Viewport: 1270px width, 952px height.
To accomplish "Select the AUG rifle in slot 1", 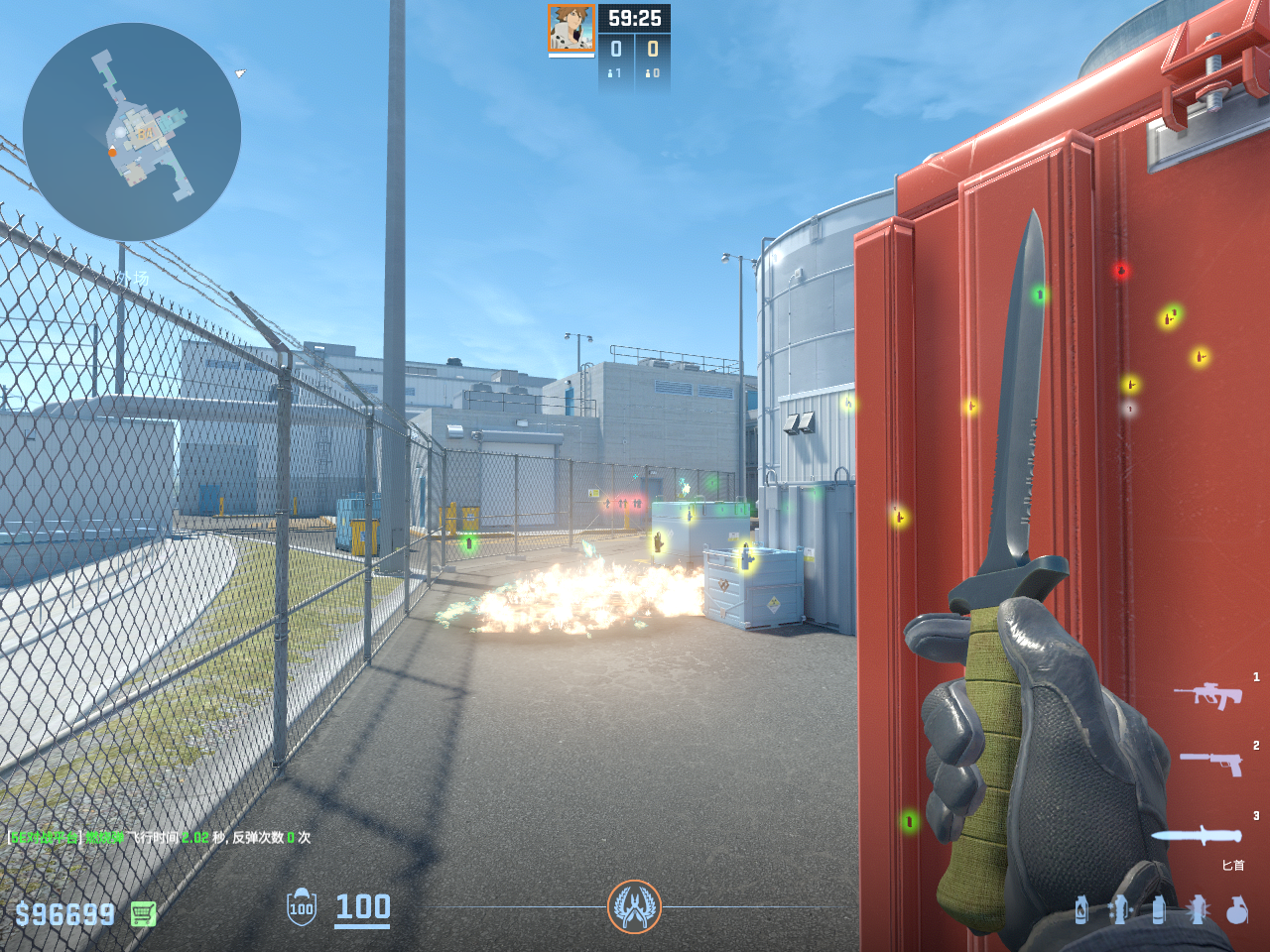I will pyautogui.click(x=1207, y=694).
